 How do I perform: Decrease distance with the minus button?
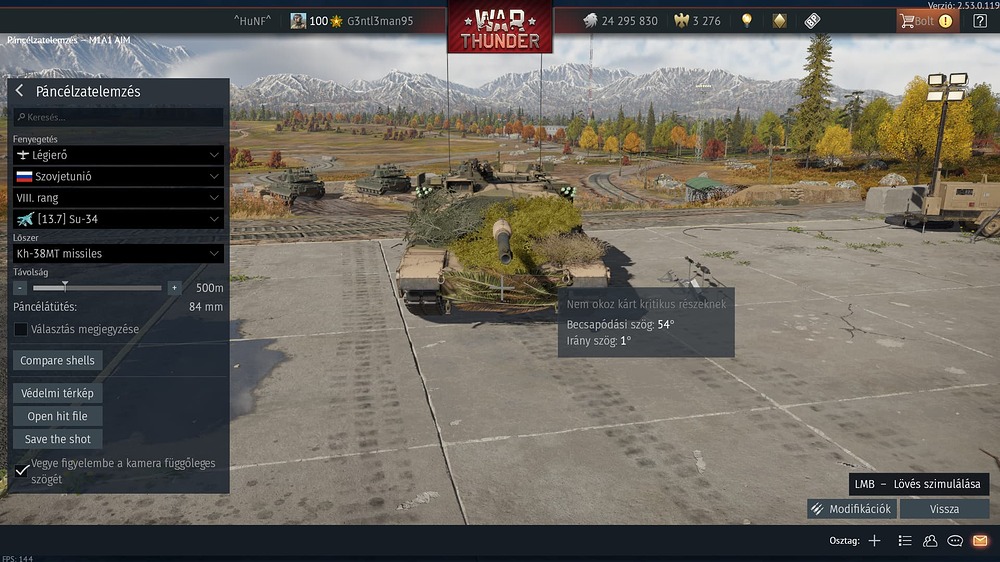[20, 288]
